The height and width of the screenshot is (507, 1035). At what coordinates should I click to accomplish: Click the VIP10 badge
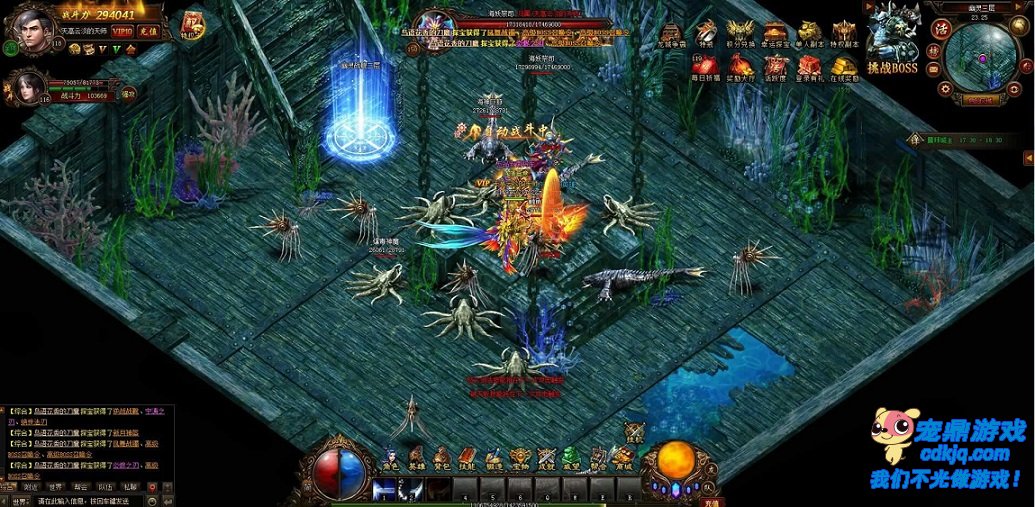(x=122, y=32)
